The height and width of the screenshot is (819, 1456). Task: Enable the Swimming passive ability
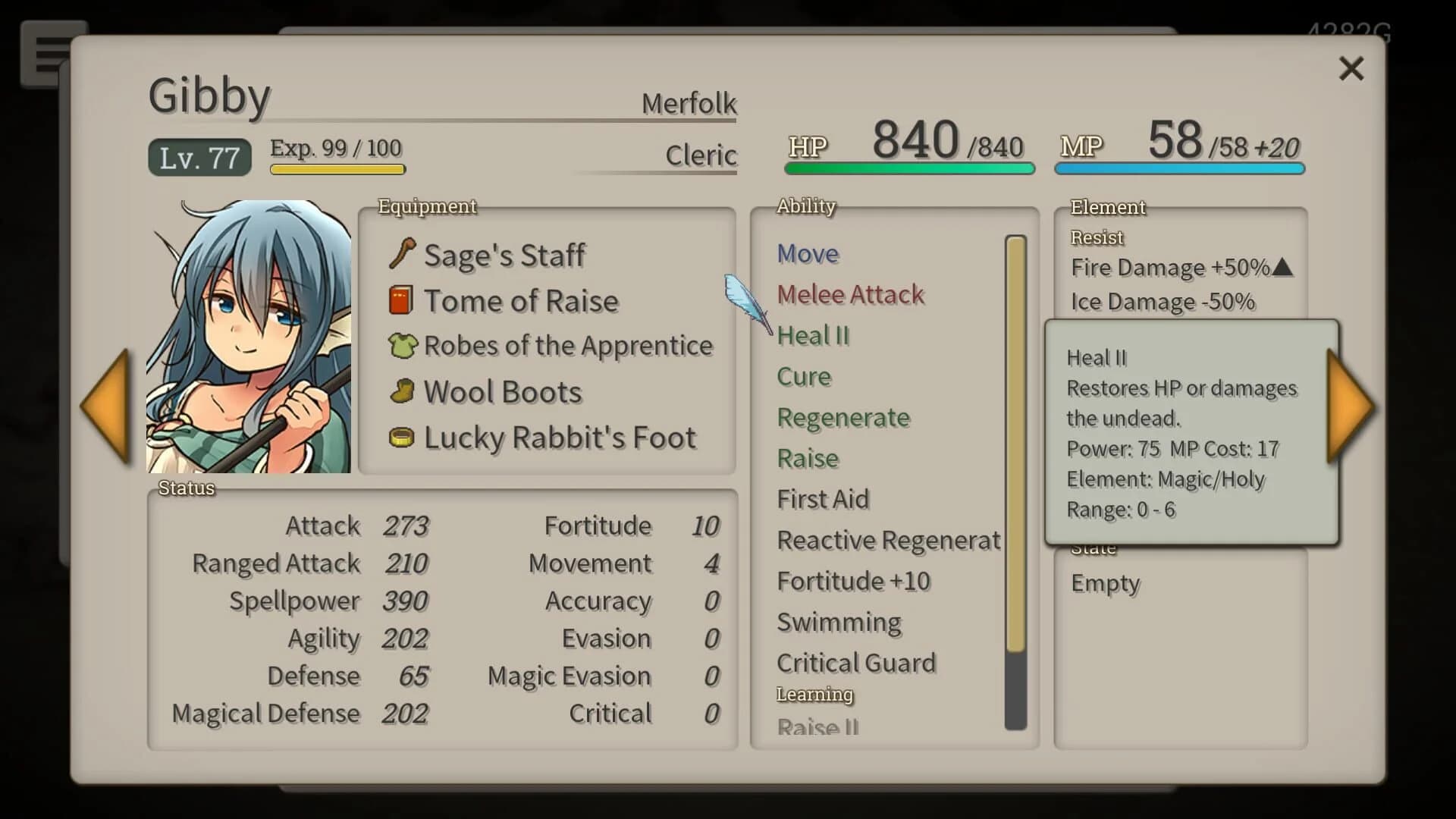[839, 622]
